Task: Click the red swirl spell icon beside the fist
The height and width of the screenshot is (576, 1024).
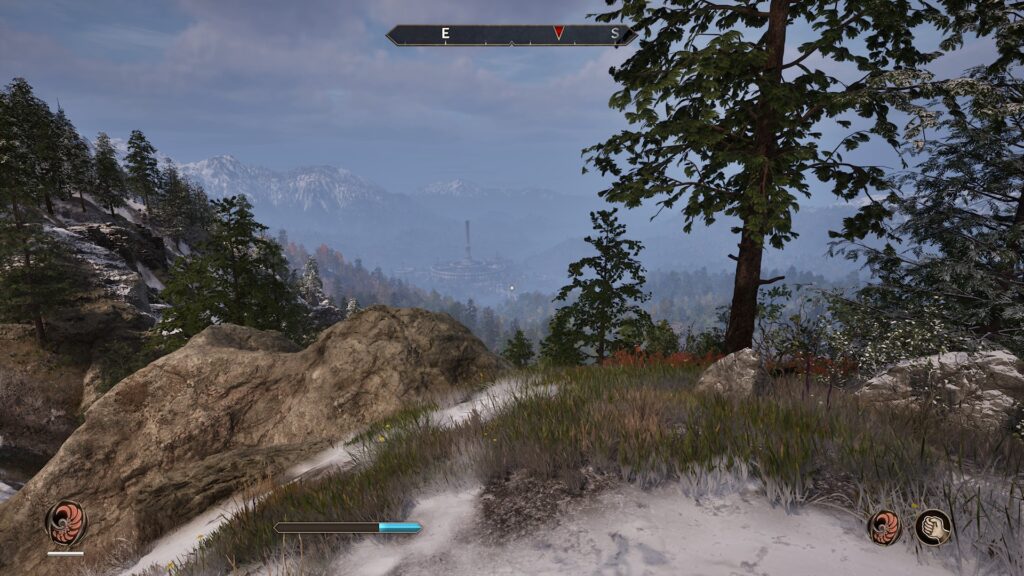Action: point(884,527)
